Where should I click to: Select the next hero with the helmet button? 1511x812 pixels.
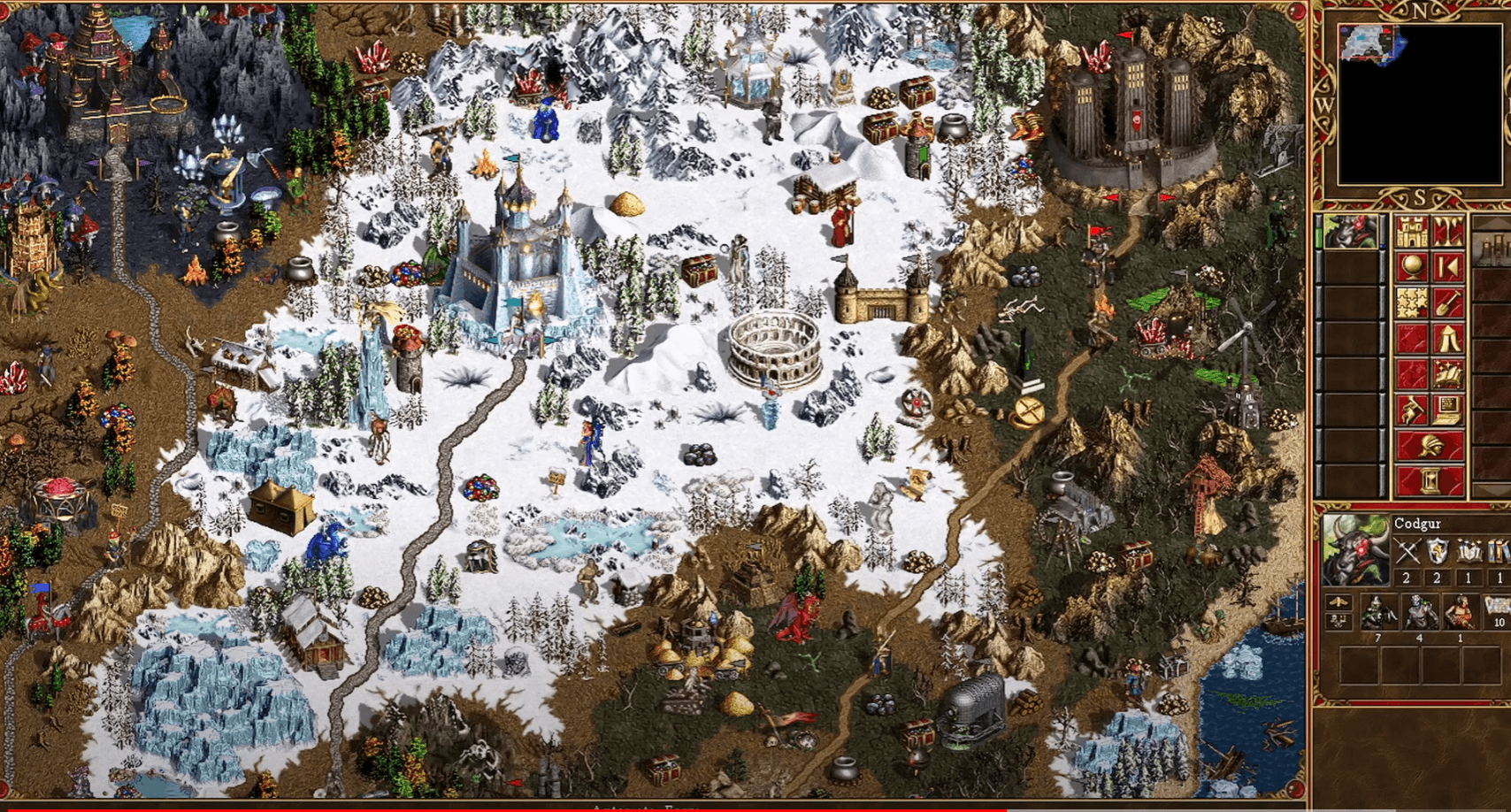coord(1430,445)
